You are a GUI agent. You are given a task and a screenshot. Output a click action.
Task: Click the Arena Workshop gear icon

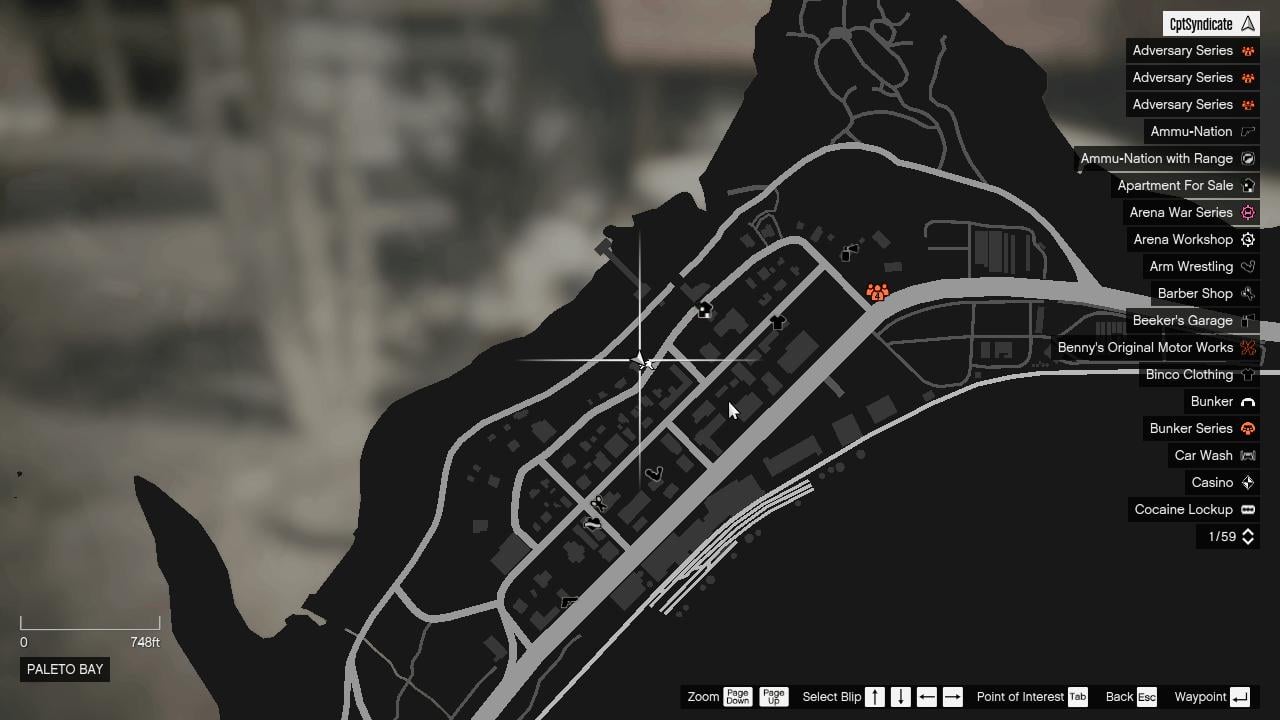coord(1247,239)
